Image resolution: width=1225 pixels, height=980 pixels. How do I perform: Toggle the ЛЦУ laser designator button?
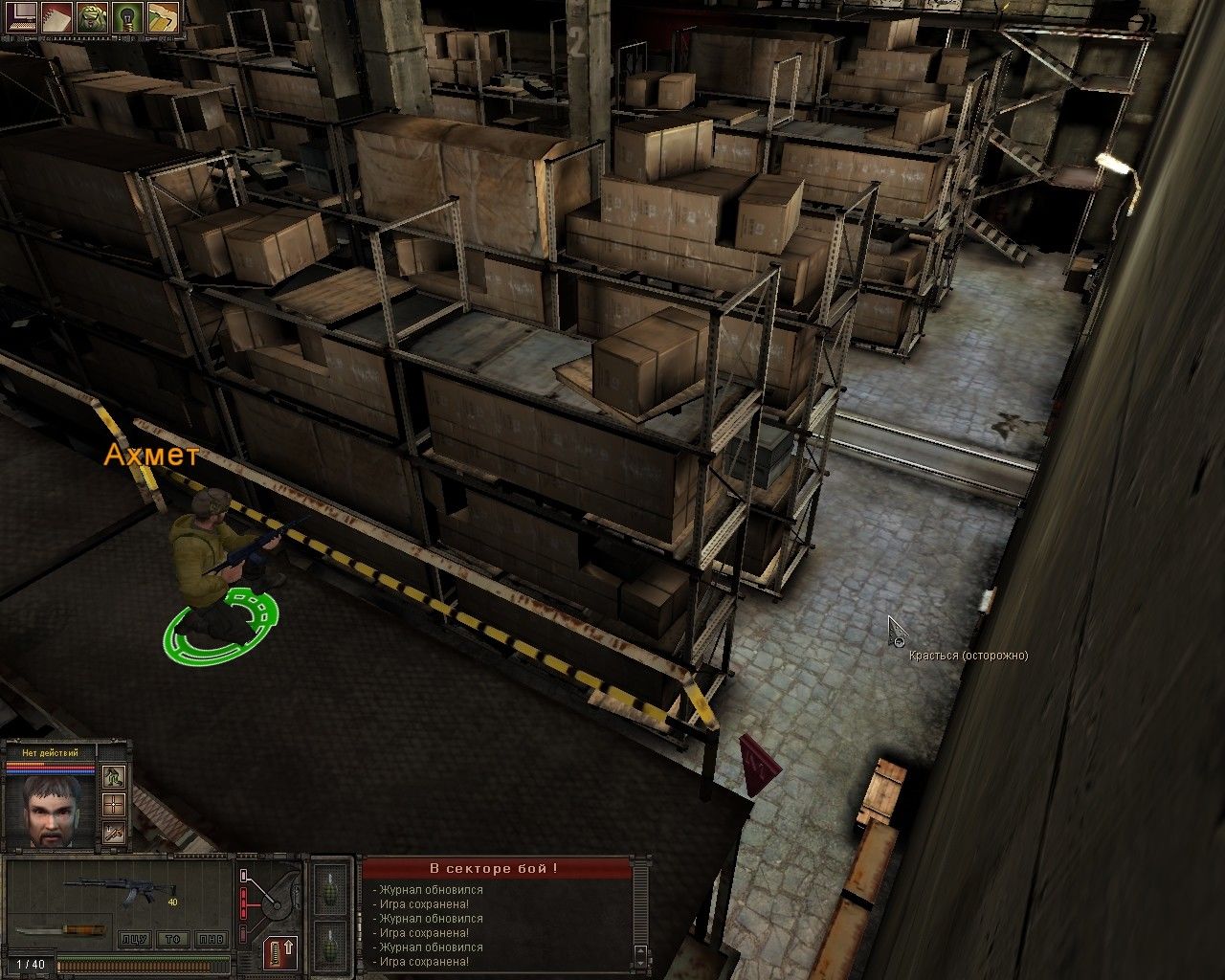(x=133, y=939)
